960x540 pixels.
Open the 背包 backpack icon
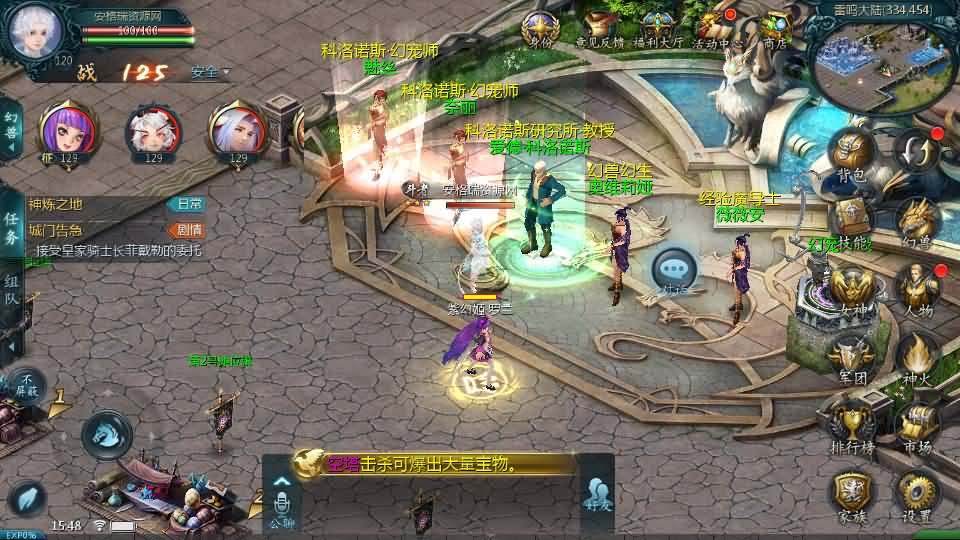pos(851,155)
